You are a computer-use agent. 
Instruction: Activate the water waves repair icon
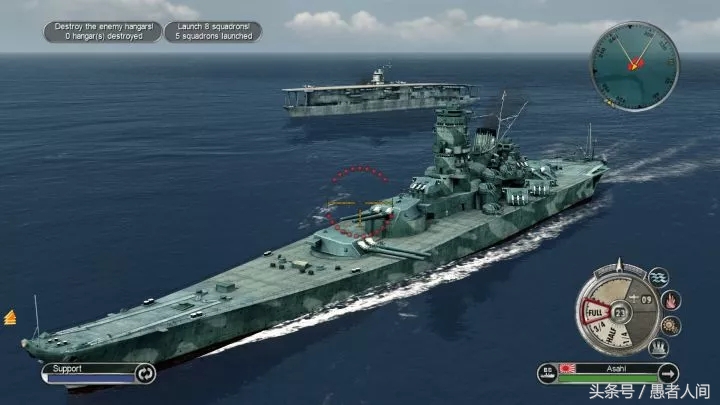658,277
